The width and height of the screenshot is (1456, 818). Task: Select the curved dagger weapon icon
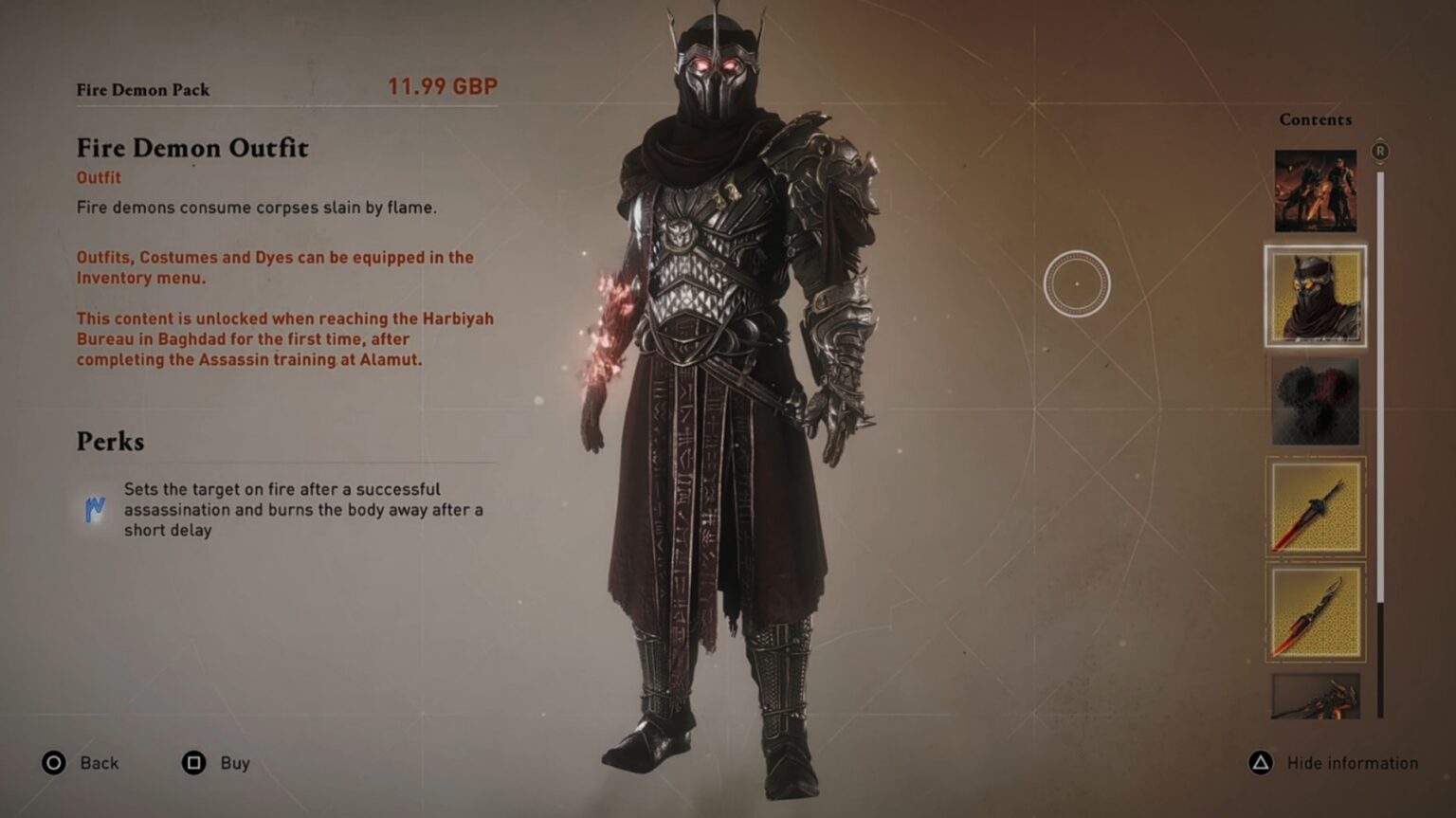(1315, 614)
